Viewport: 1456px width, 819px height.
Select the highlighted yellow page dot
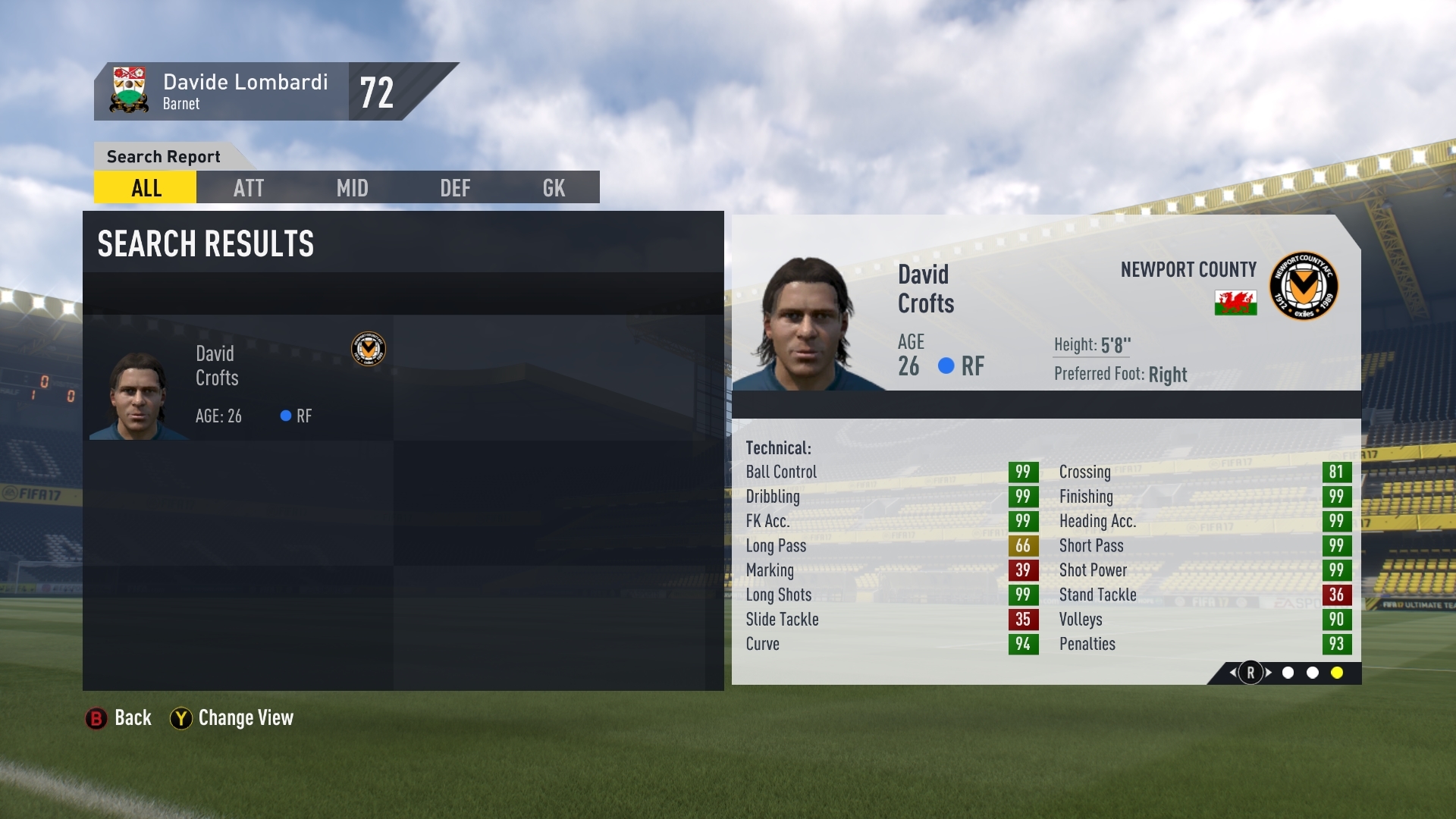[1336, 671]
